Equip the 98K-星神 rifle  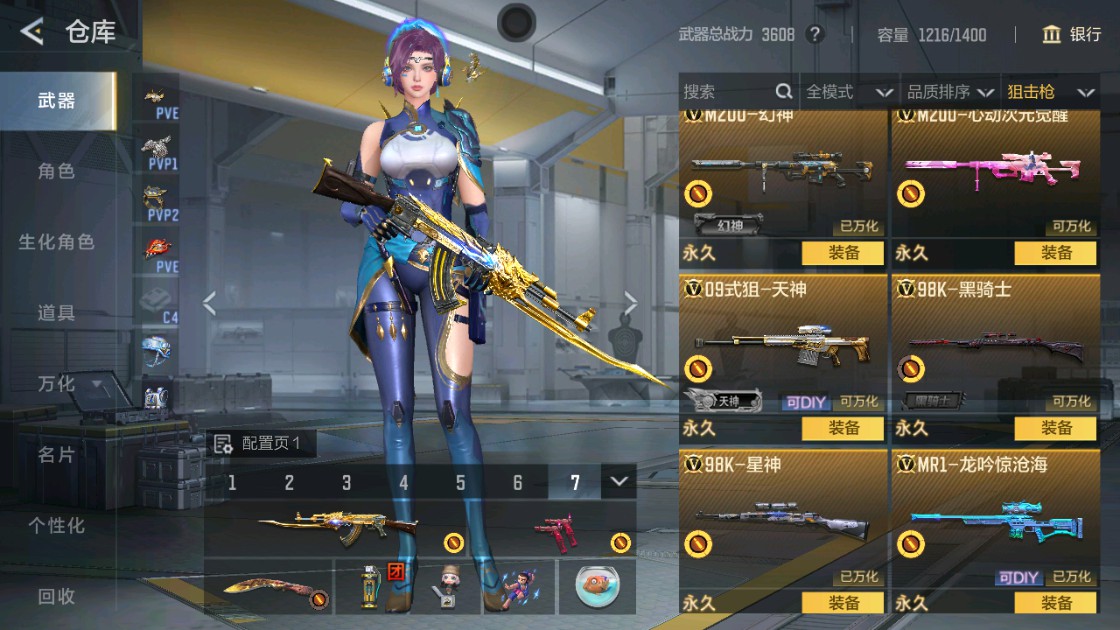click(843, 603)
